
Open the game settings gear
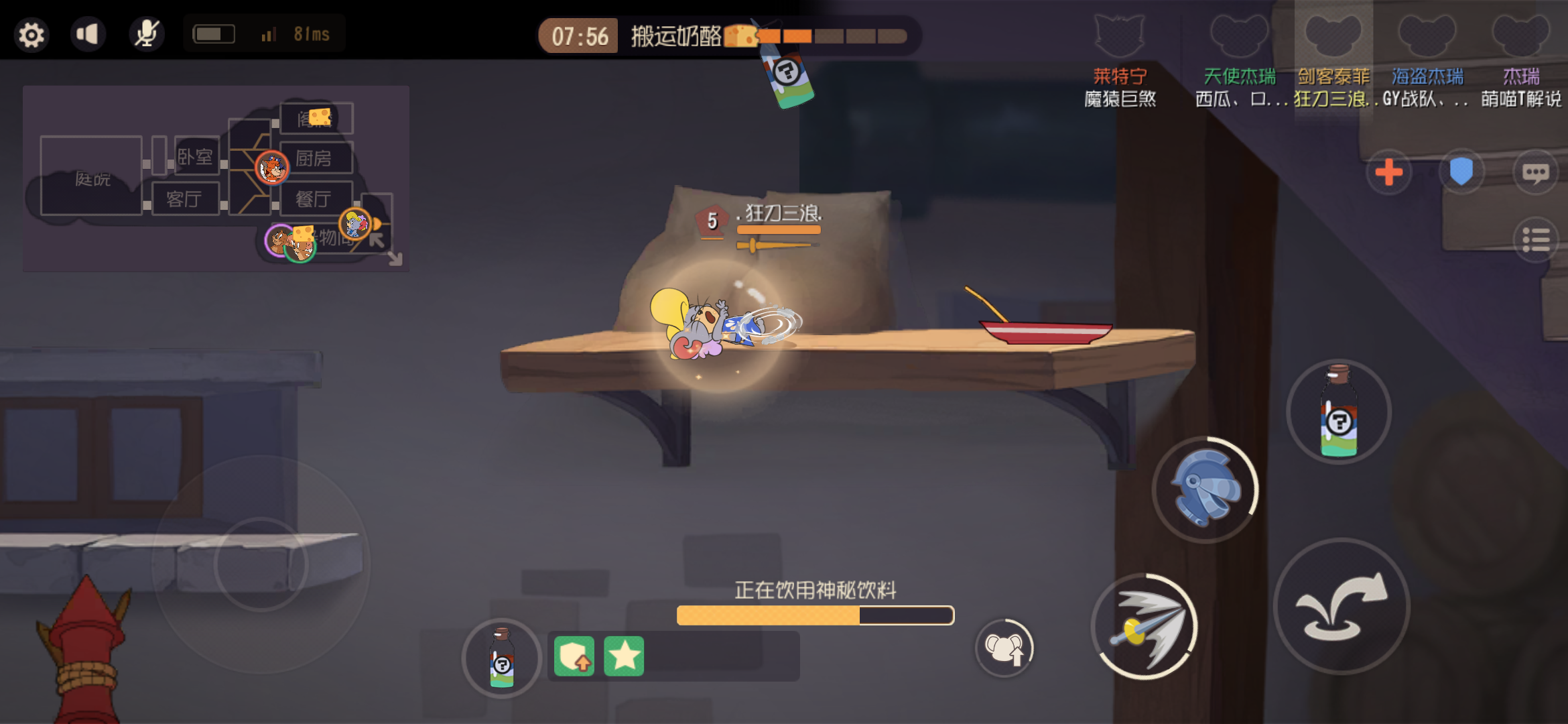point(30,33)
